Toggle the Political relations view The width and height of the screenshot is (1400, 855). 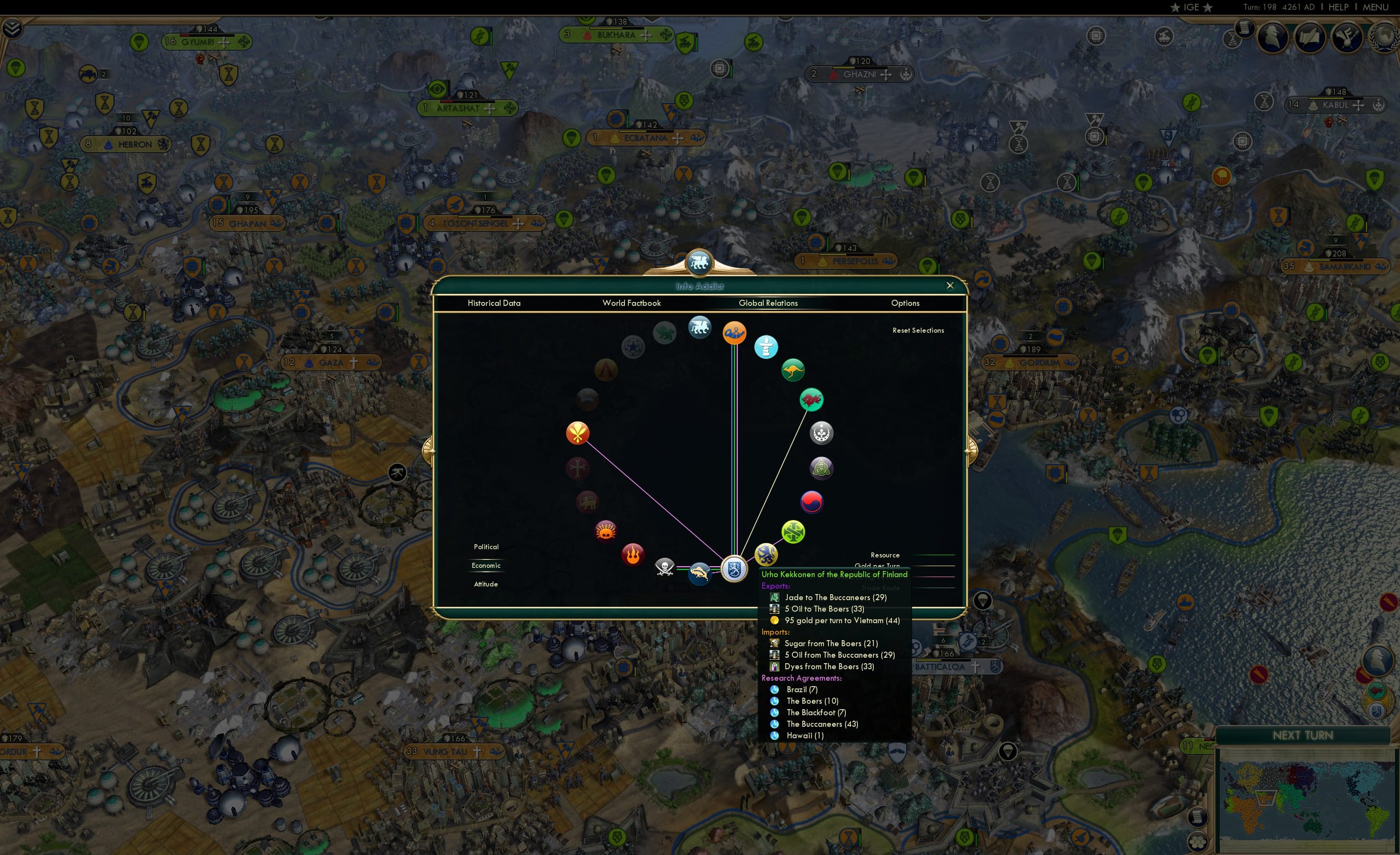click(x=486, y=546)
